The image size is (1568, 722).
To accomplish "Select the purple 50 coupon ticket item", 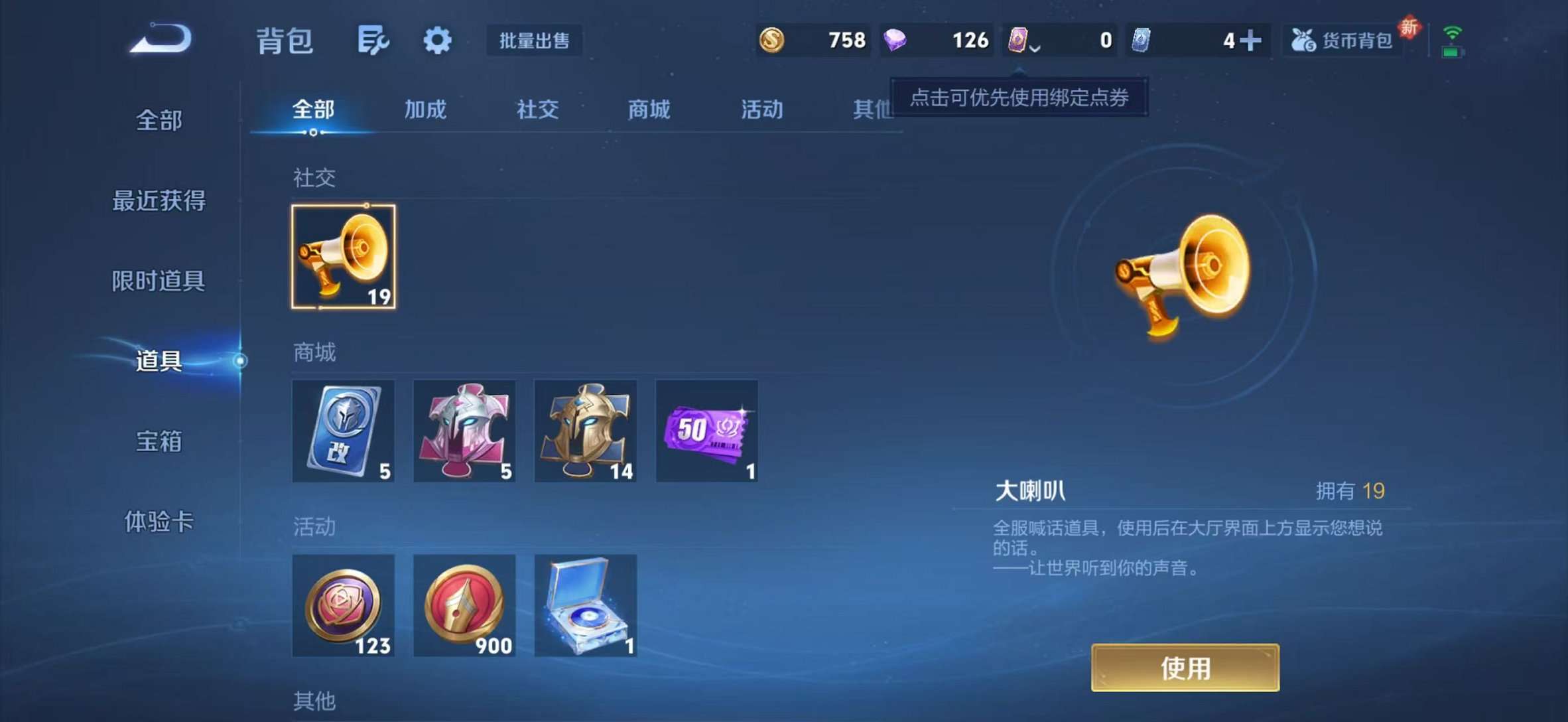I will click(706, 431).
